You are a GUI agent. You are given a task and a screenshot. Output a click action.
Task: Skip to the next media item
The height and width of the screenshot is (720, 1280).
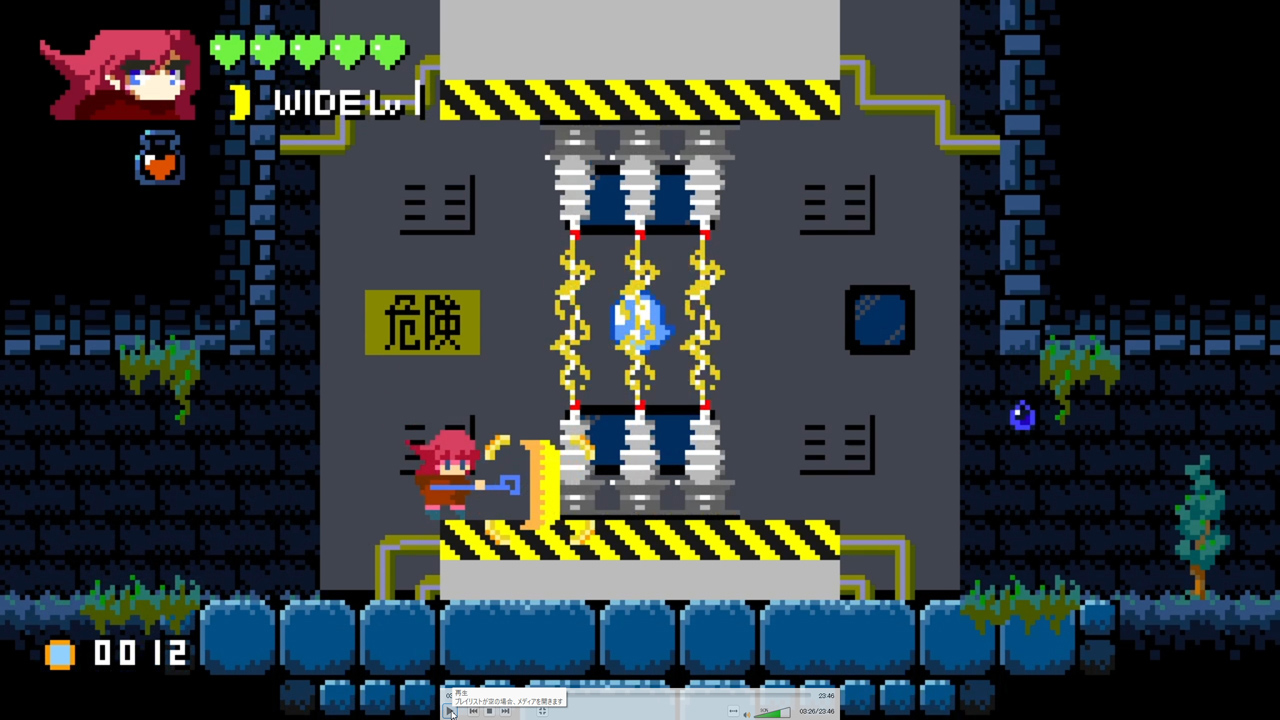tap(504, 711)
